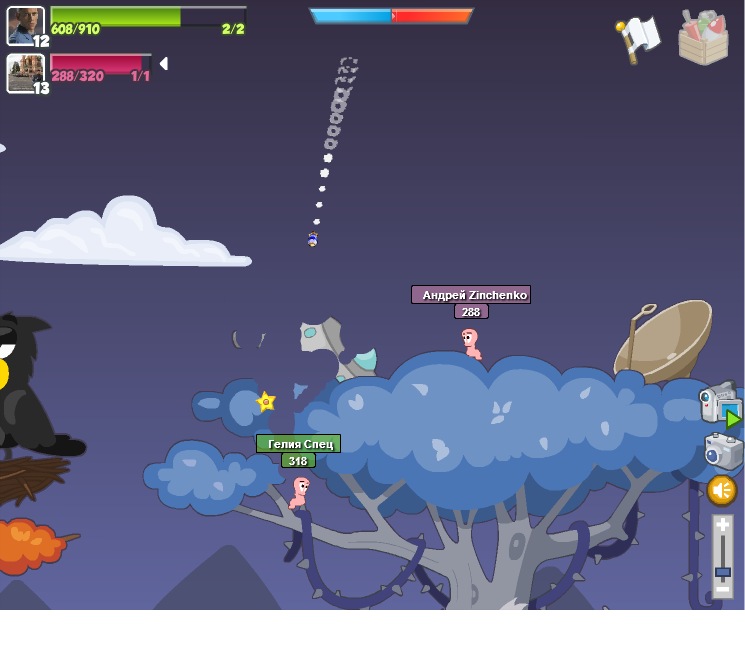Take a screenshot with the photo camera
The image size is (745, 650).
pyautogui.click(x=722, y=451)
